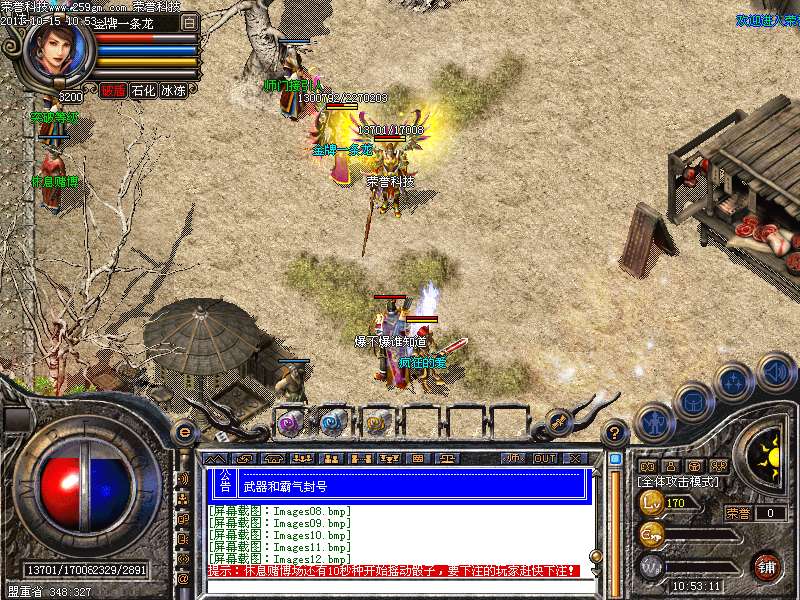Screen dimensions: 800x600
Task: Close the game with the X button
Action: [x=575, y=458]
